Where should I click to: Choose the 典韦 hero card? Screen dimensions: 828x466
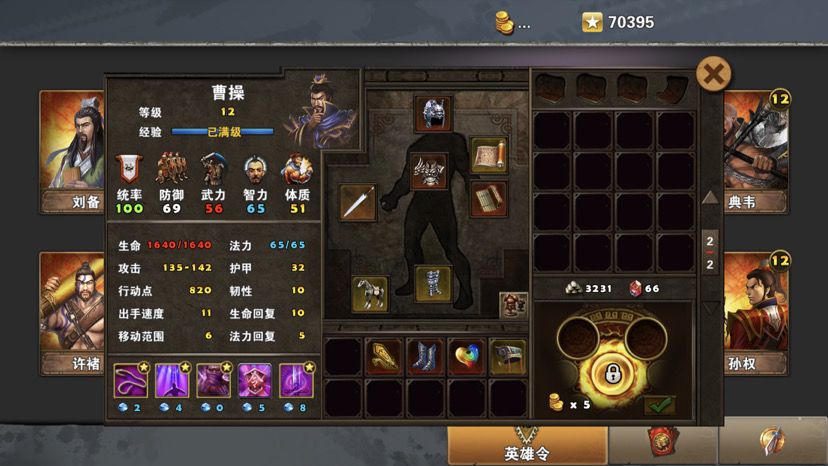coord(755,149)
